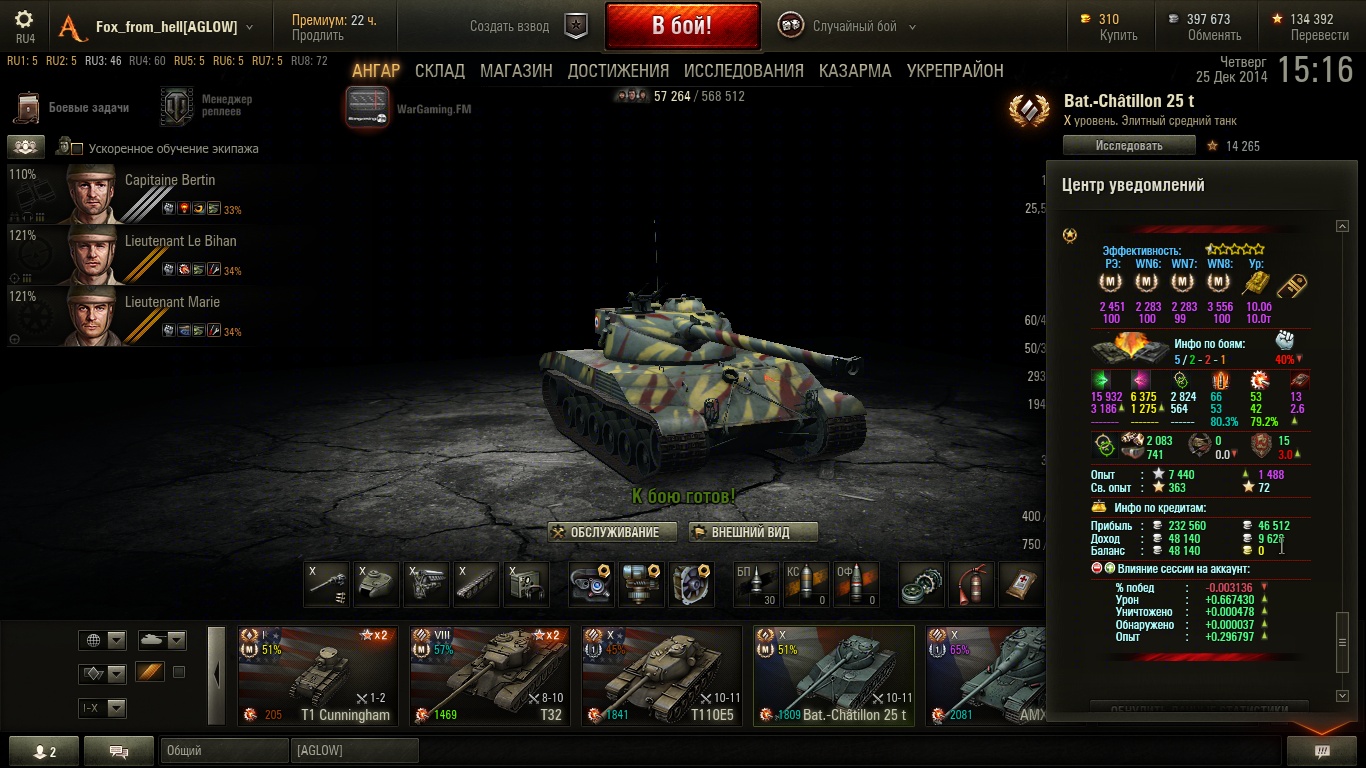Image resolution: width=1366 pixels, height=768 pixels.
Task: Click the Исследовать button
Action: click(1129, 146)
